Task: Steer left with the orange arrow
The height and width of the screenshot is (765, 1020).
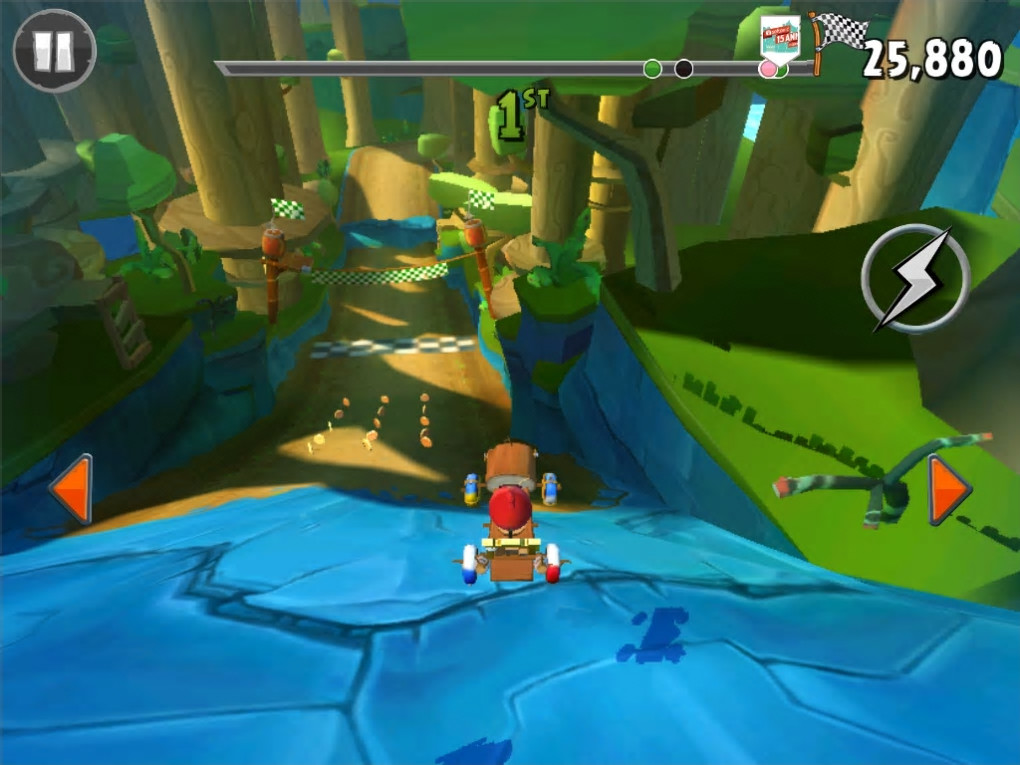Action: [72, 489]
